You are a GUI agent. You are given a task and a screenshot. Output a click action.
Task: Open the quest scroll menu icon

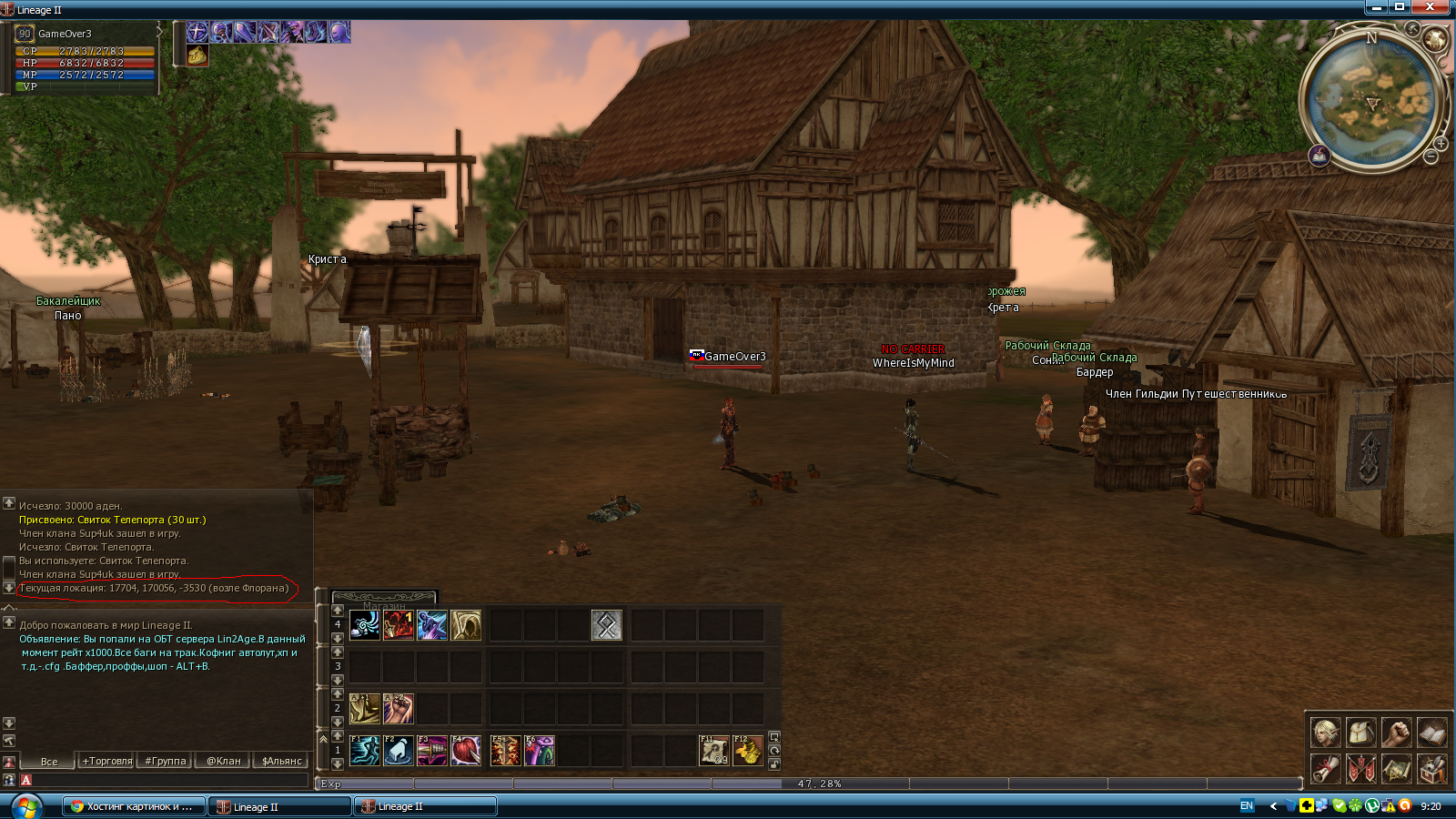tap(1325, 769)
